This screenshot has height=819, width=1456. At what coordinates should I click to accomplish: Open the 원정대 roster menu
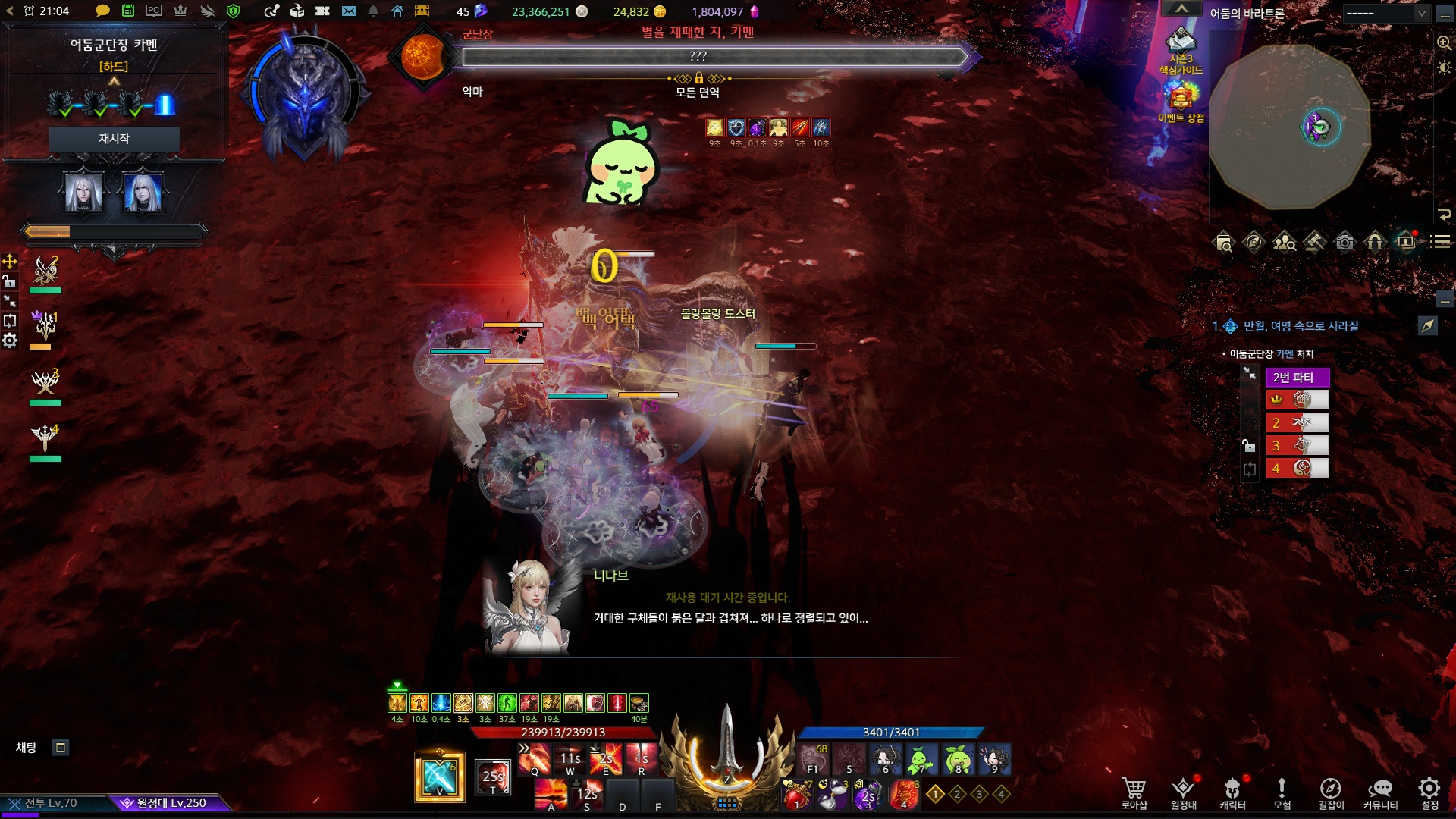1183,792
